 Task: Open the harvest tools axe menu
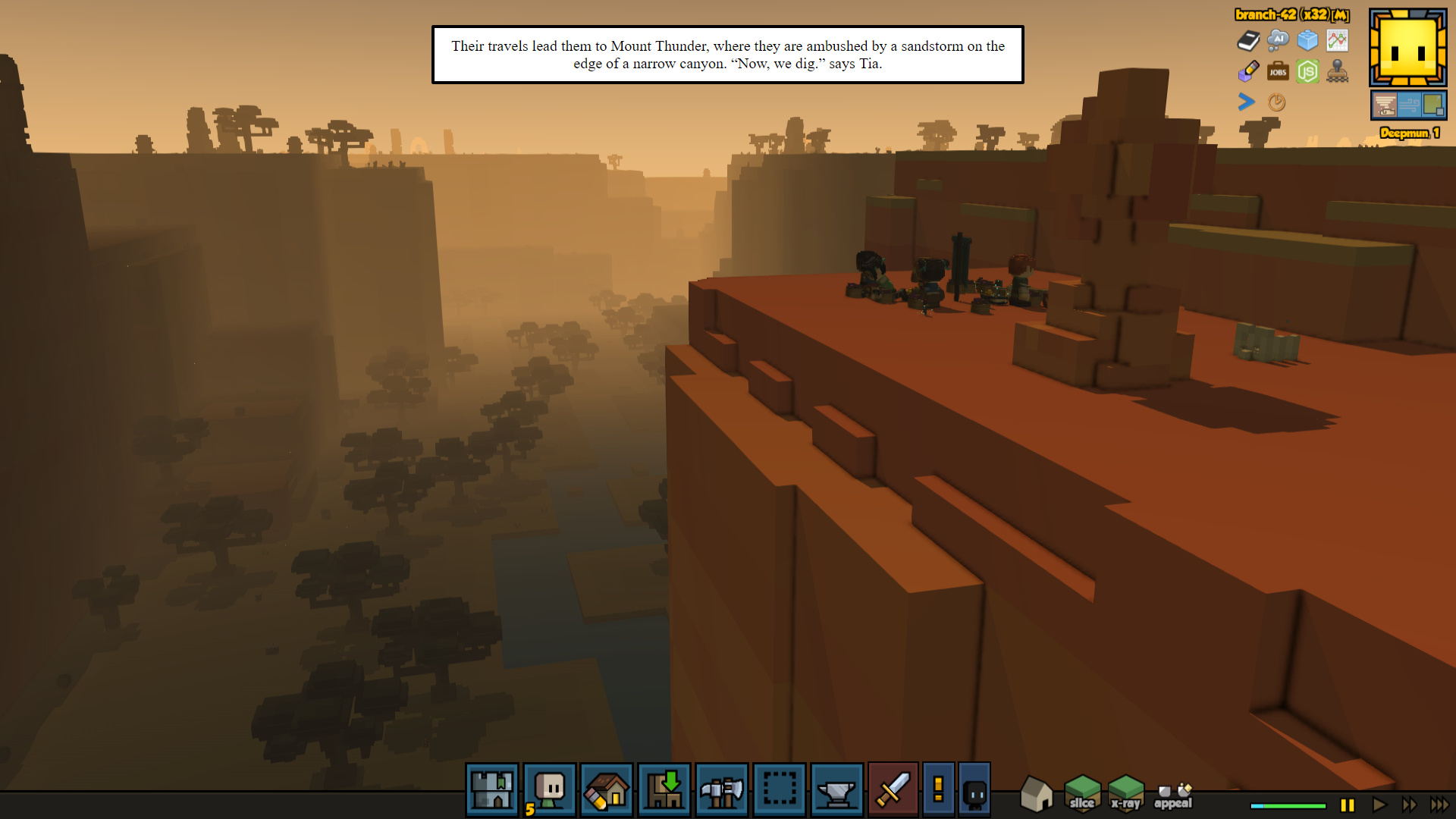[722, 789]
